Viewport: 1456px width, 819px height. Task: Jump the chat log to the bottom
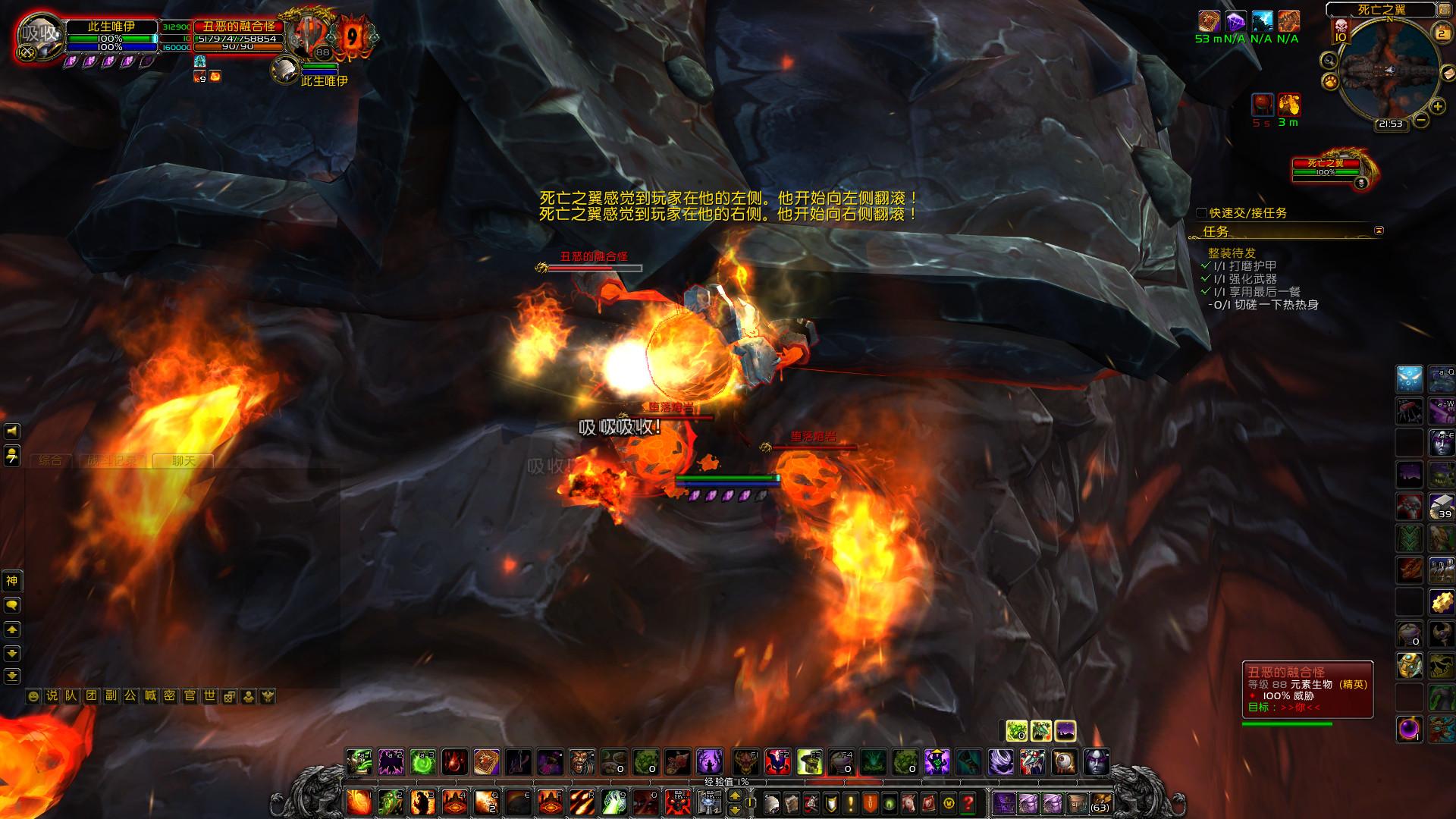point(11,676)
